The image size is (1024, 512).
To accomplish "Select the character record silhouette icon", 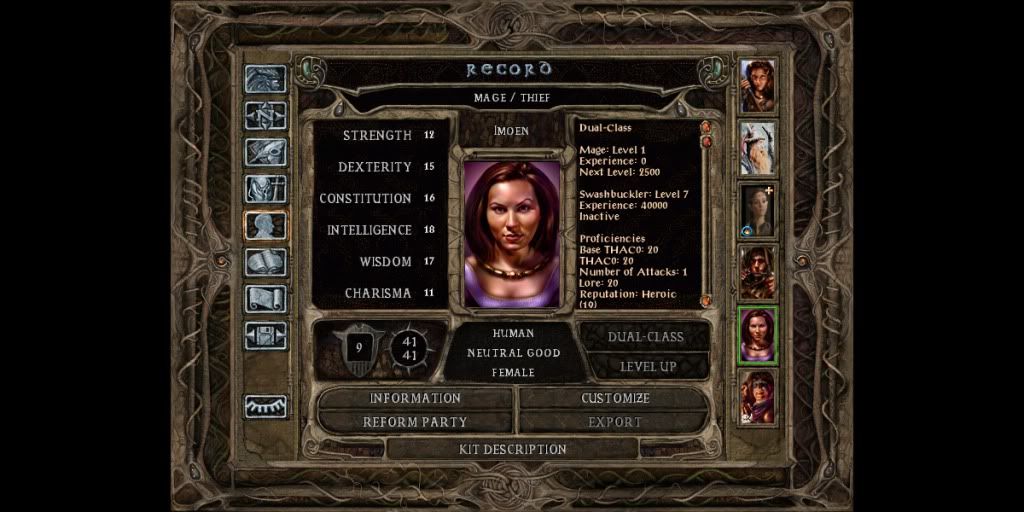I will pos(266,226).
